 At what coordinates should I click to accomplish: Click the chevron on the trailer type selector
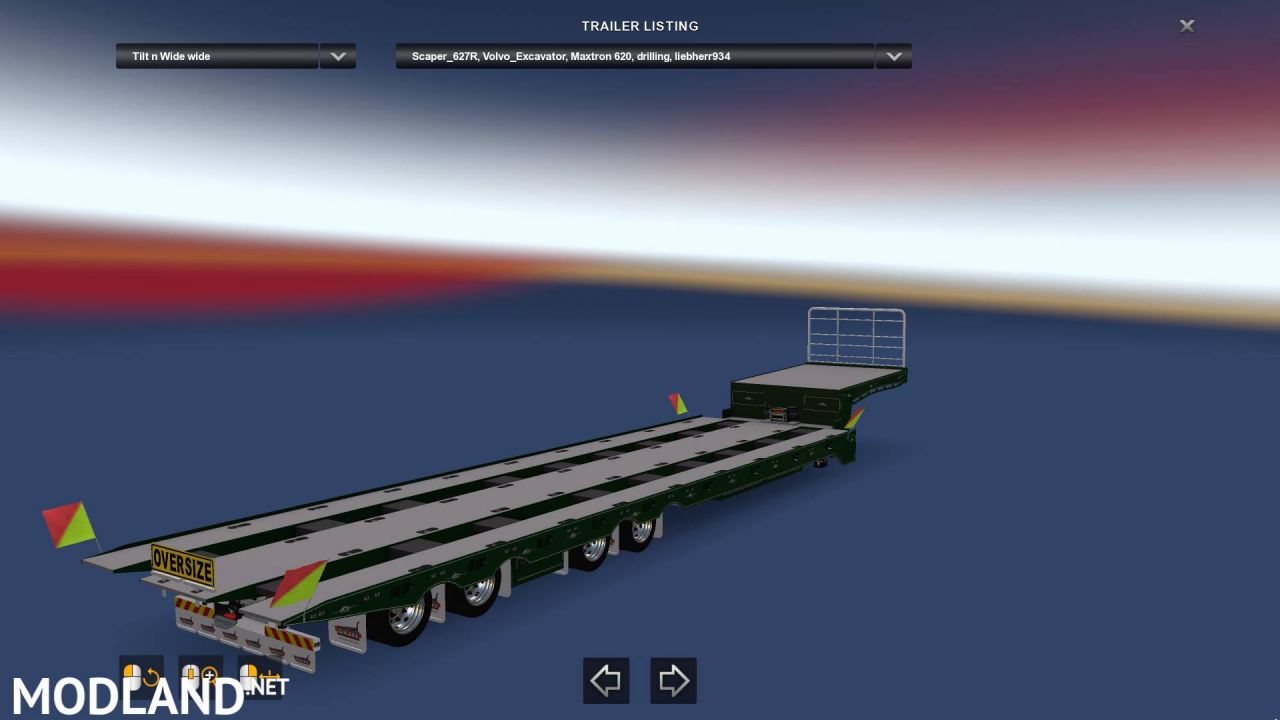click(x=338, y=56)
